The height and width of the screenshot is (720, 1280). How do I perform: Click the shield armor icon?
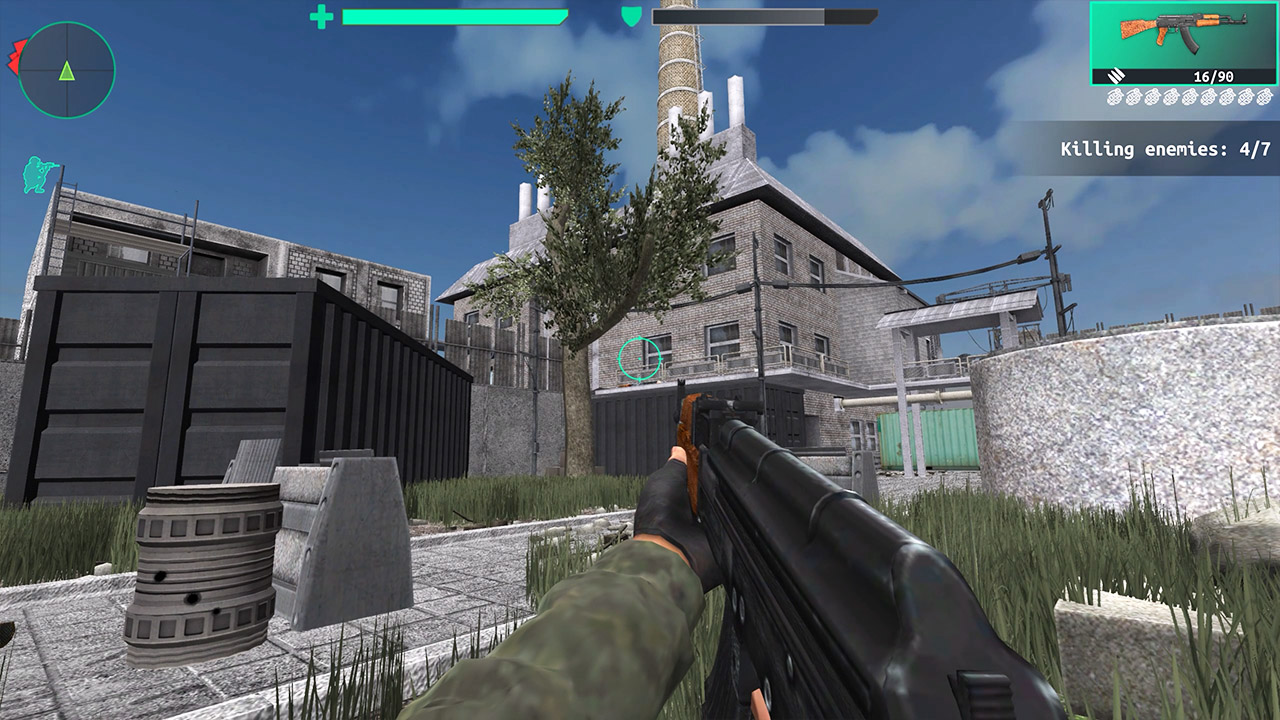coord(633,18)
